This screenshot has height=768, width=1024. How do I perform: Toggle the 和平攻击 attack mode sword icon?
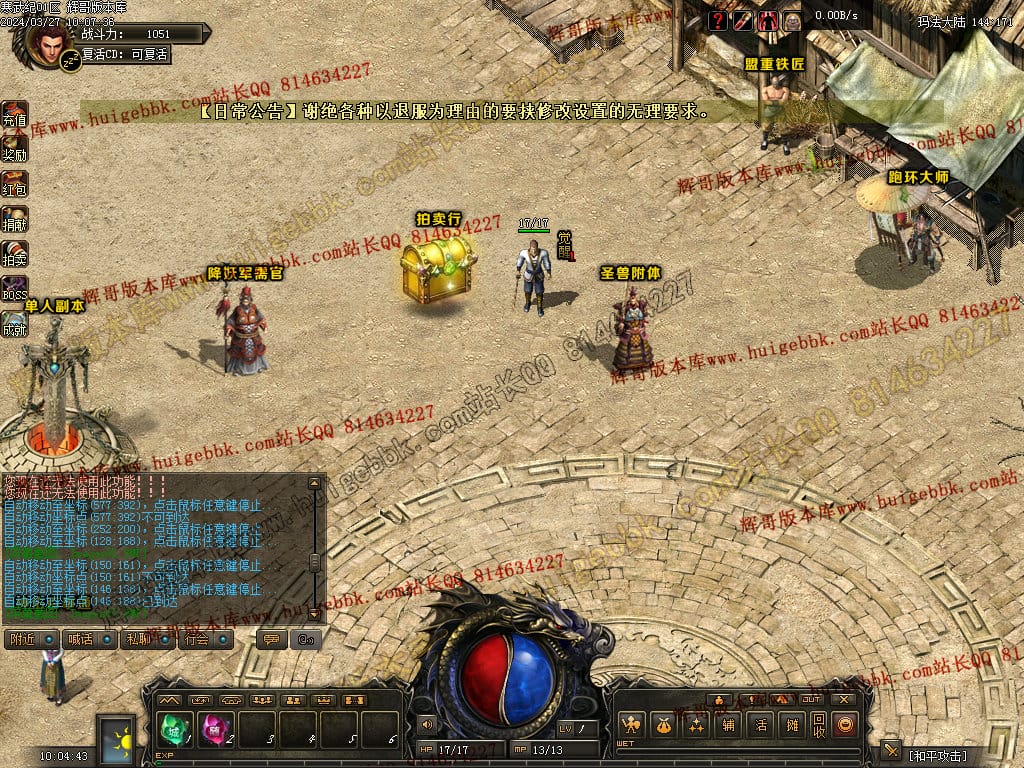click(891, 752)
